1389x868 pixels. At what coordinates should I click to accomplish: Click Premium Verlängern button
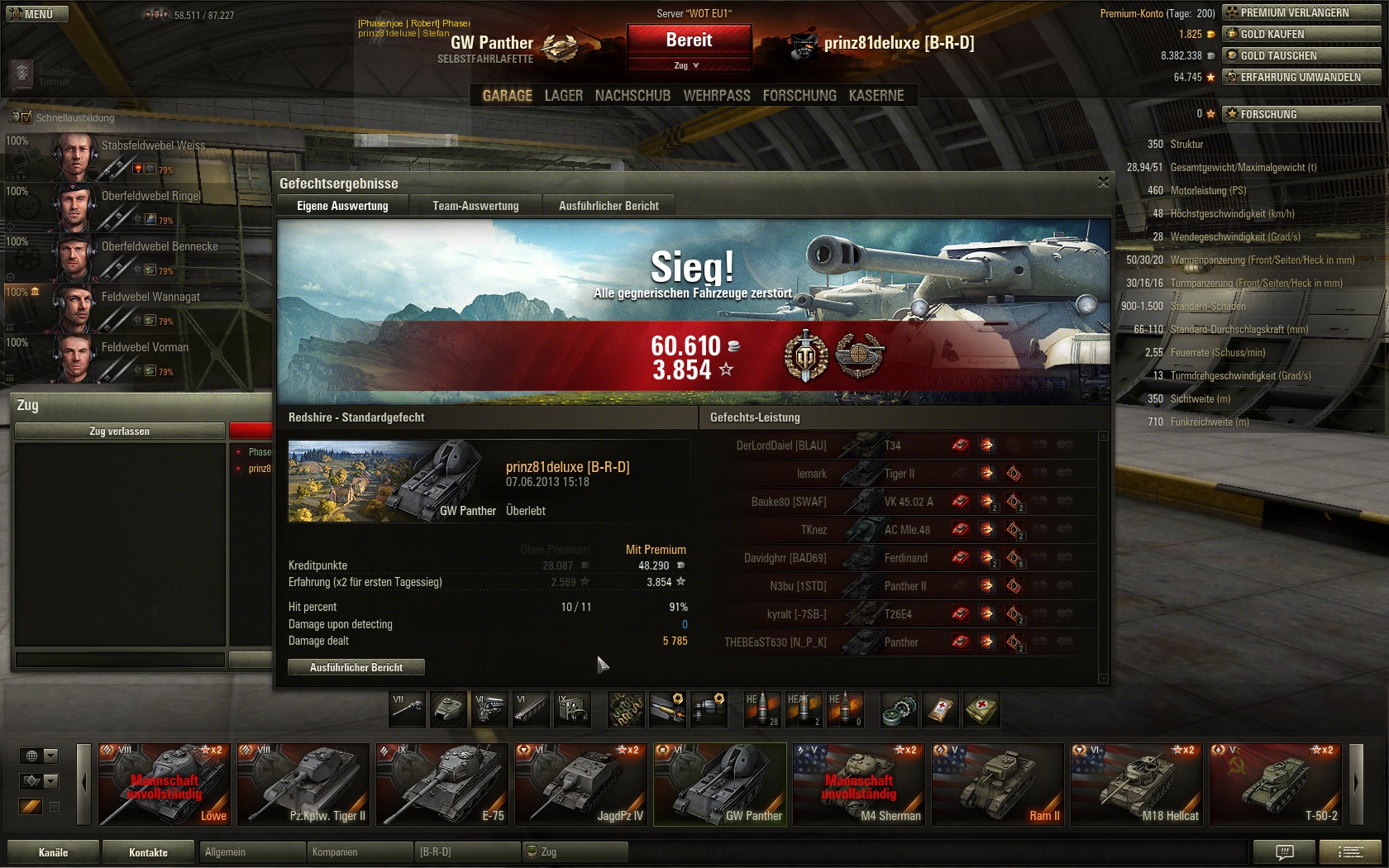pos(1301,12)
